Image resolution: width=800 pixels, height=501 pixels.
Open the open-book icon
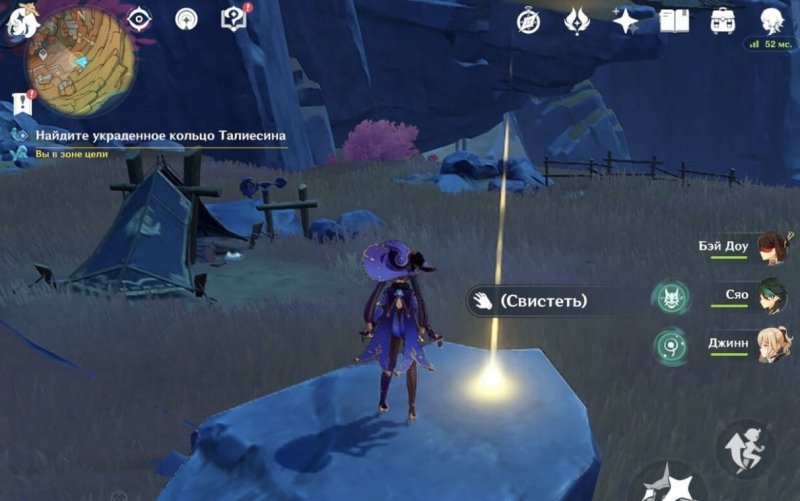coord(675,20)
